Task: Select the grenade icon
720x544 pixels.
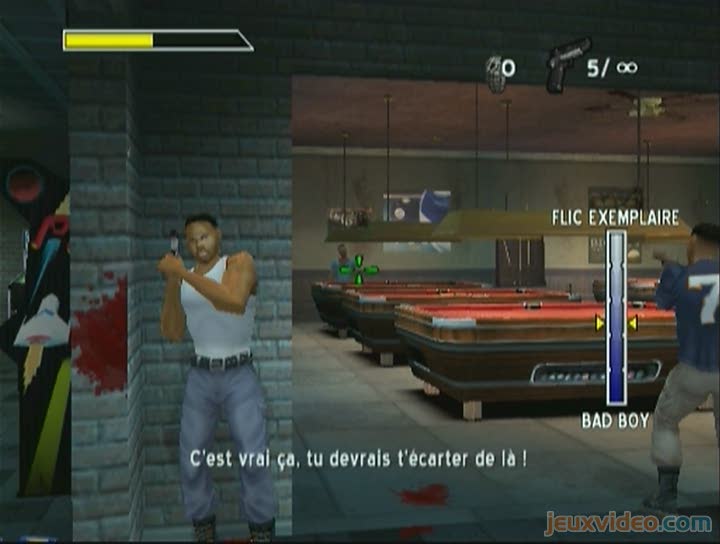Action: click(495, 72)
